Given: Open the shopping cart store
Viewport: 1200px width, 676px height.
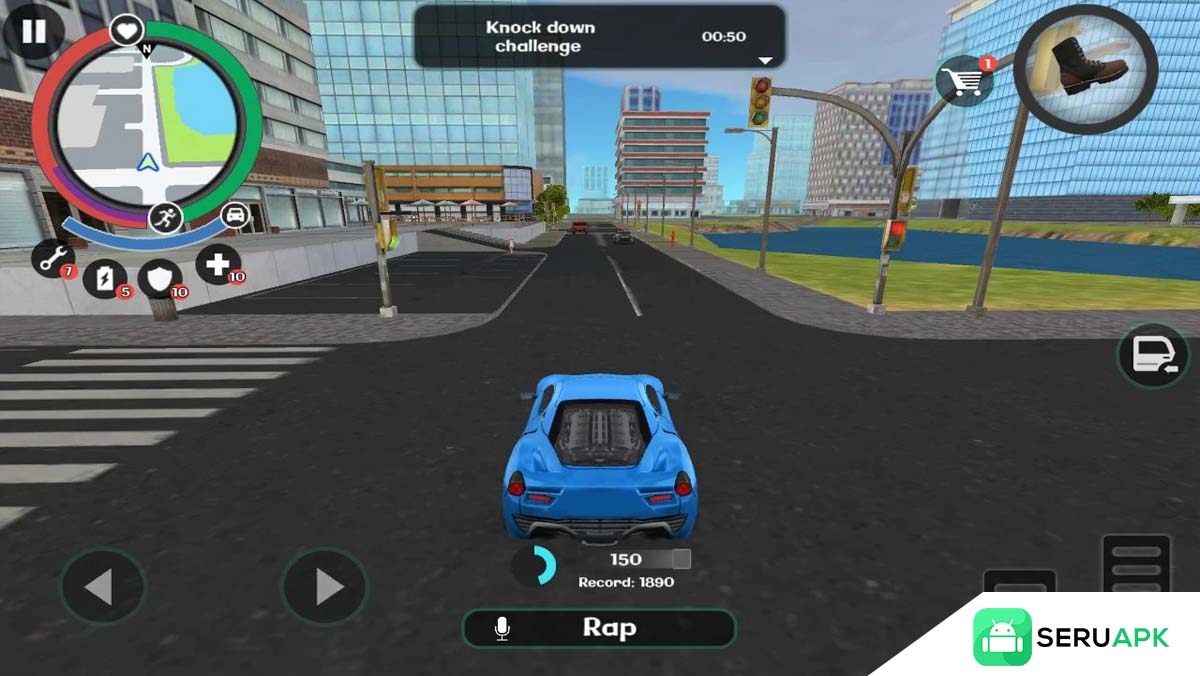Looking at the screenshot, I should [965, 82].
